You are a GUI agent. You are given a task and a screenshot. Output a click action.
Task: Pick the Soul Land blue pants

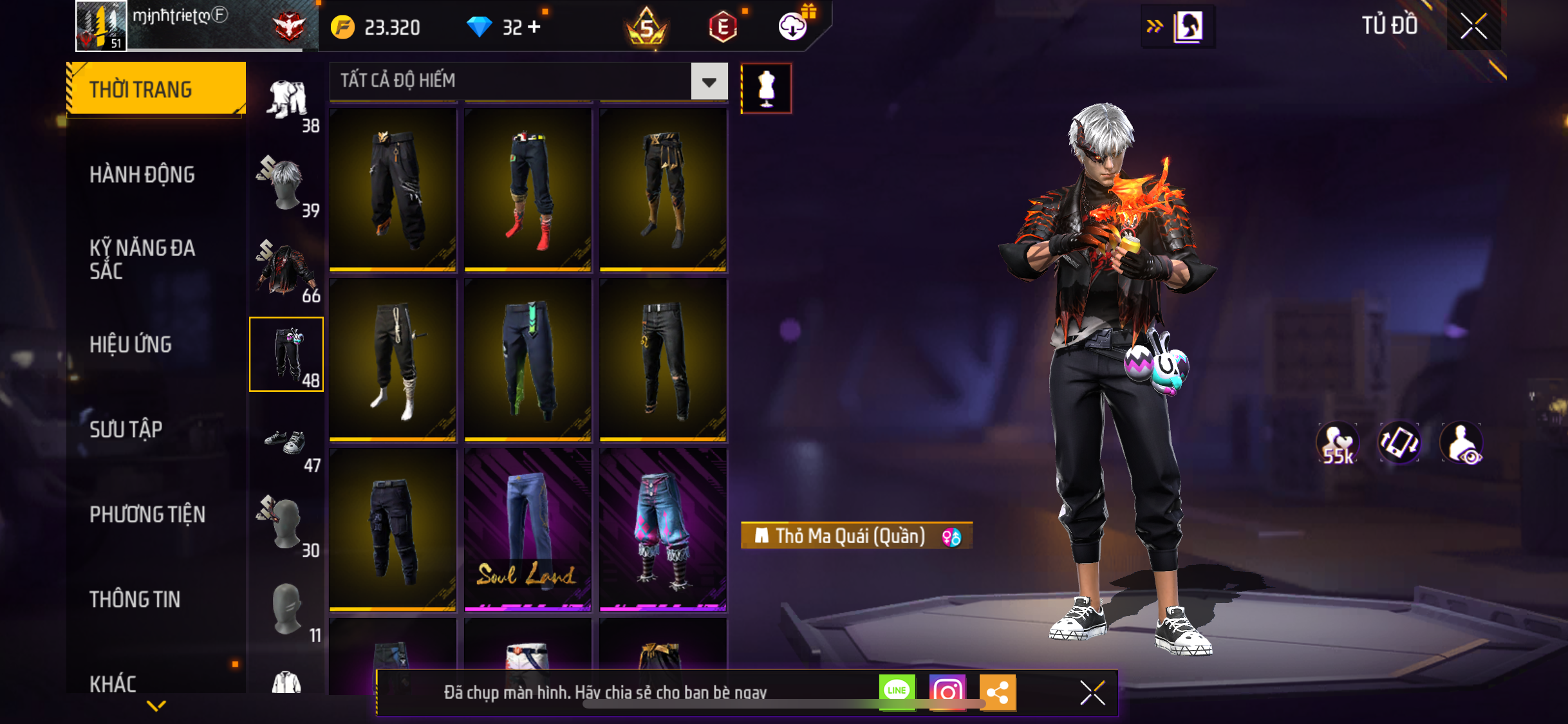point(528,529)
